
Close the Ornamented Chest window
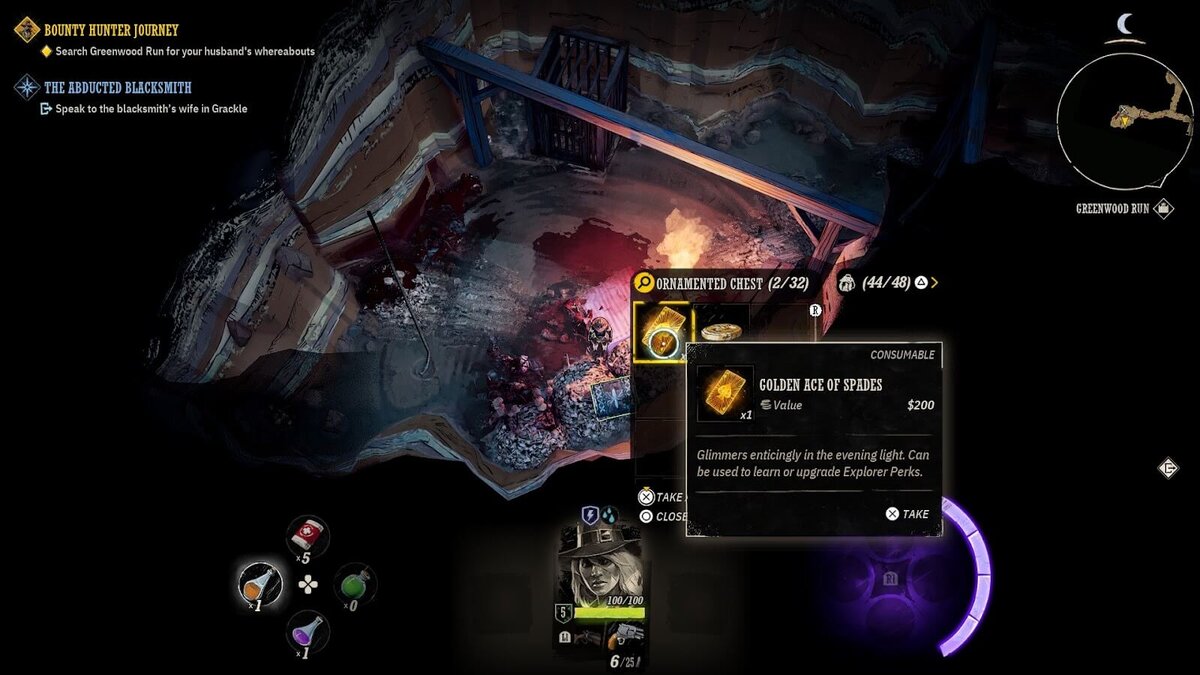[x=663, y=516]
